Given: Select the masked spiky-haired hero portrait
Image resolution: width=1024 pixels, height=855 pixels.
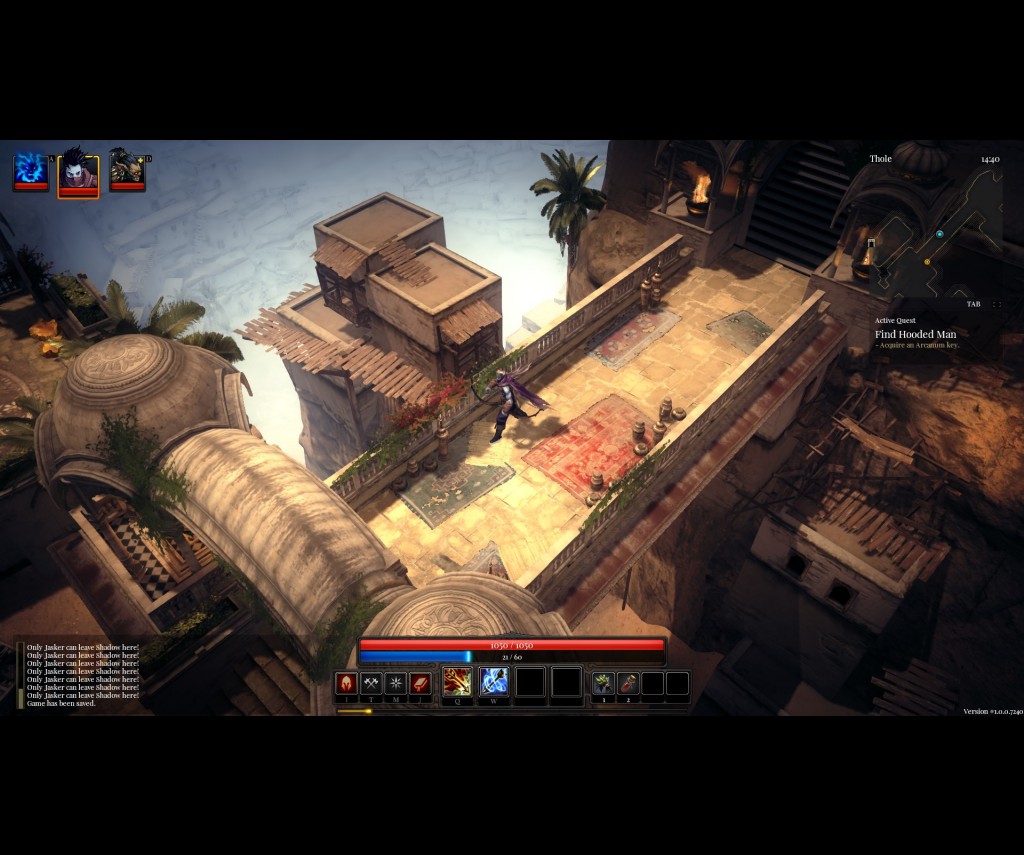Looking at the screenshot, I should [x=78, y=173].
